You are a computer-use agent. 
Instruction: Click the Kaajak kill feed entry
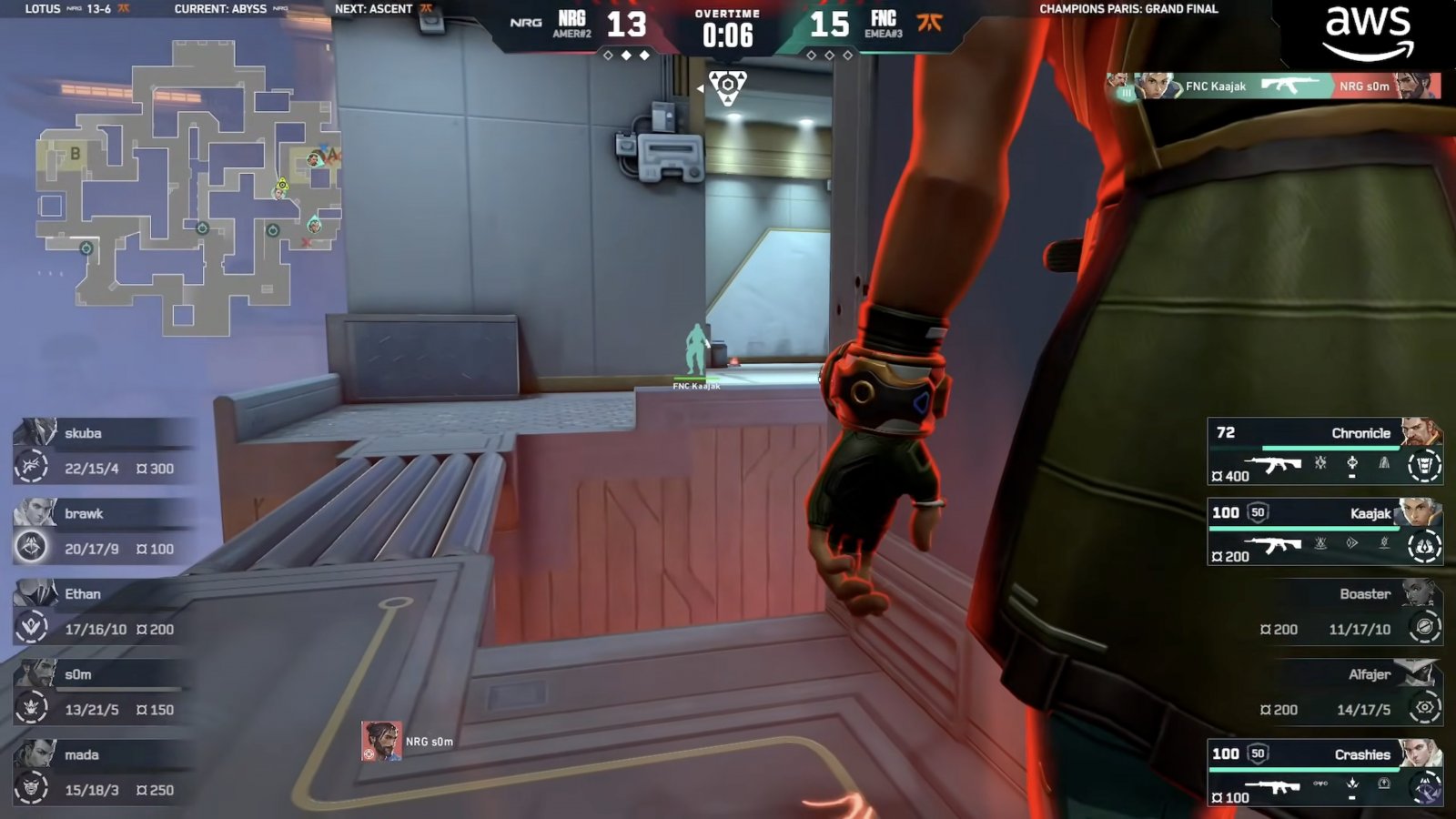coord(1273,86)
